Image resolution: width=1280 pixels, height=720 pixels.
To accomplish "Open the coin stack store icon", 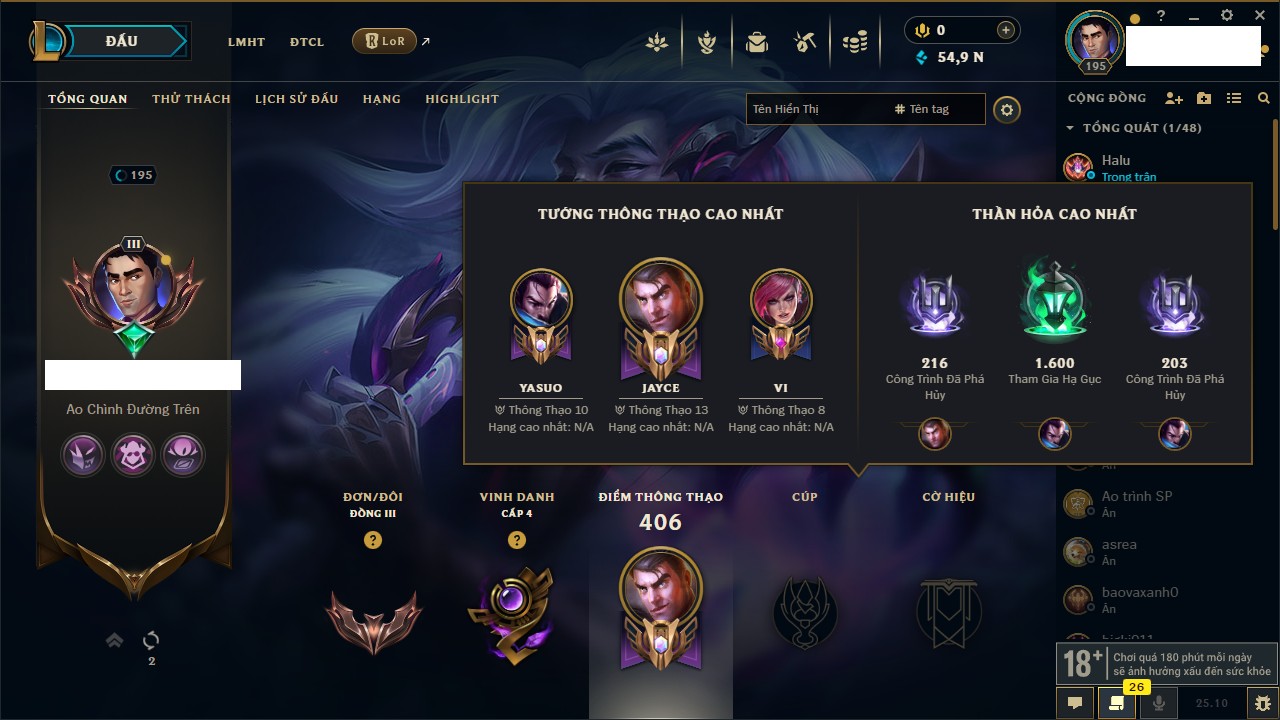I will (854, 42).
